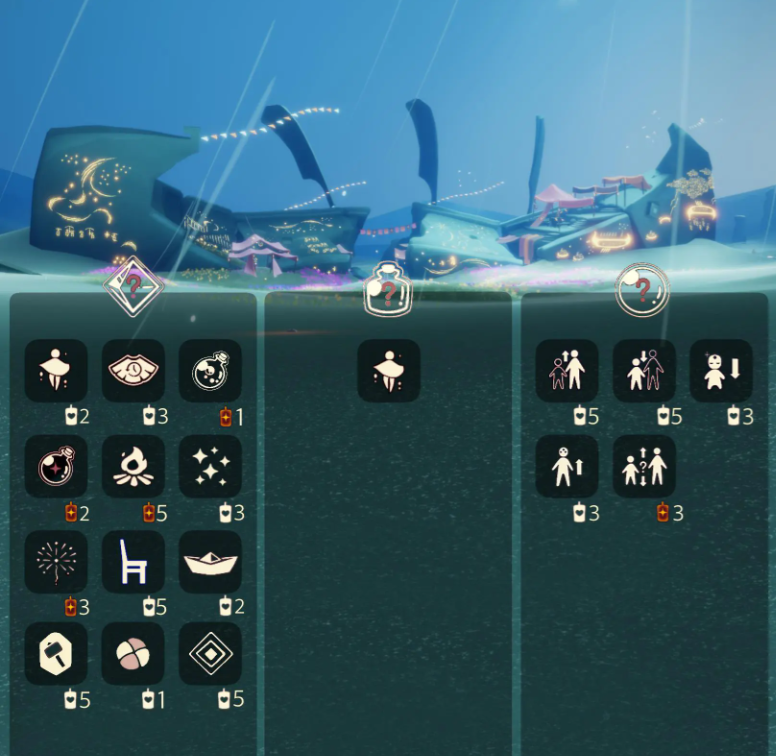776x756 pixels.
Task: Pick the chair prop spell
Action: point(133,562)
